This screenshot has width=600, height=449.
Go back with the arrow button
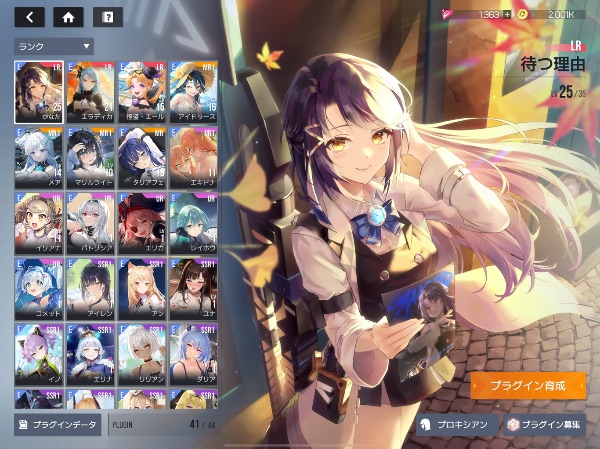click(x=30, y=16)
